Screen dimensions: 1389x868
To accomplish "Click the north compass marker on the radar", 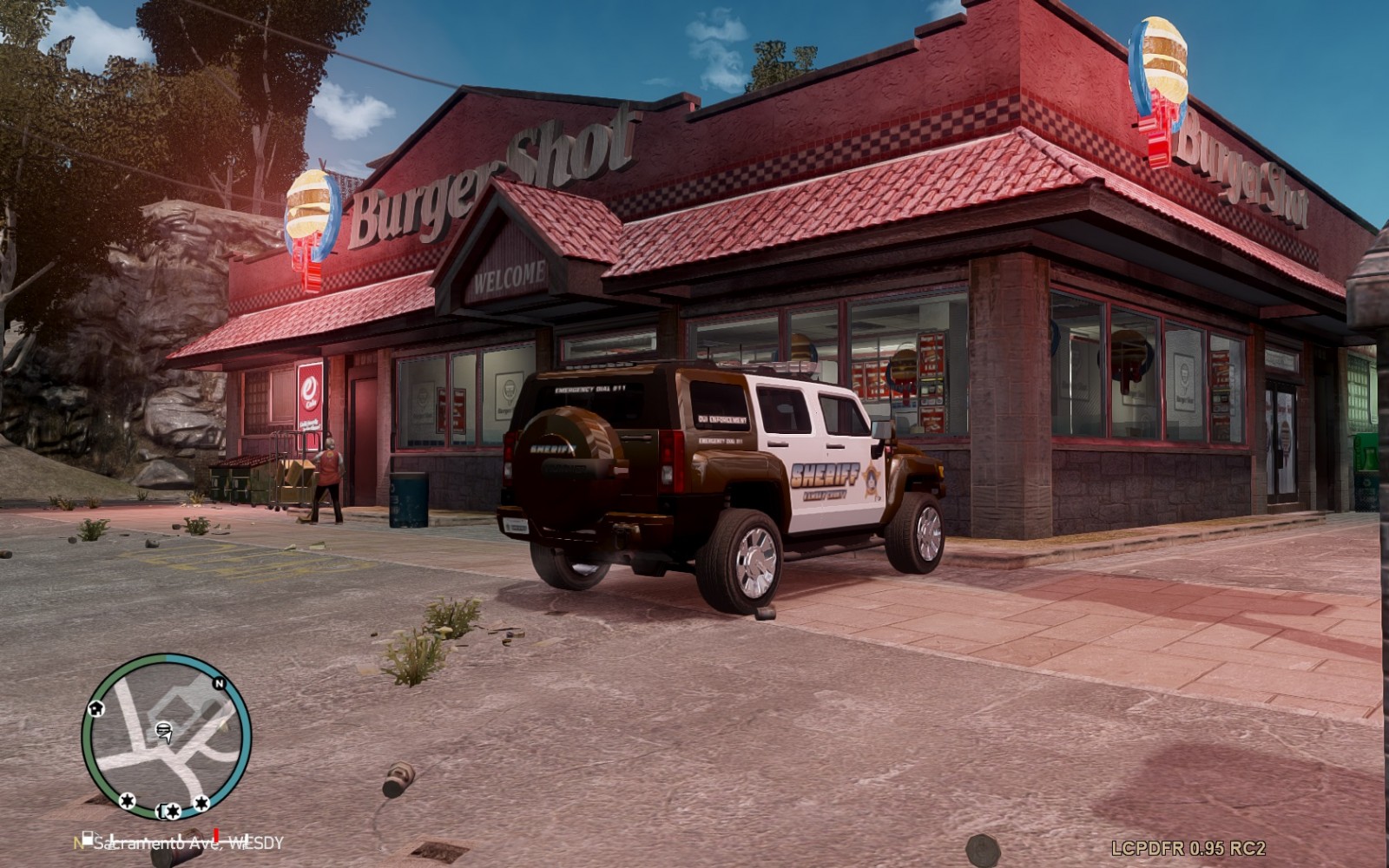I will [220, 684].
